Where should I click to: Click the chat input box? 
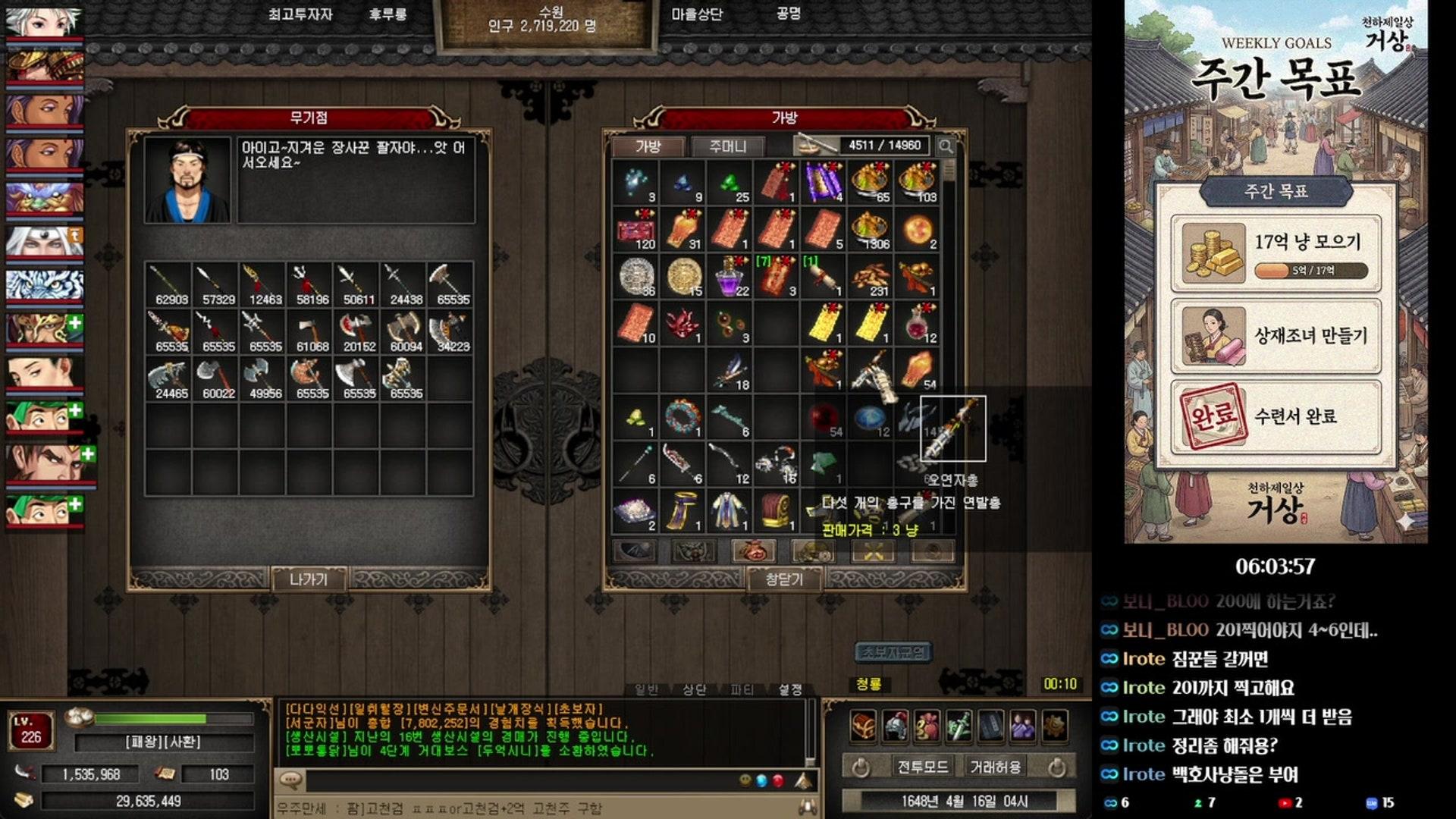click(516, 780)
